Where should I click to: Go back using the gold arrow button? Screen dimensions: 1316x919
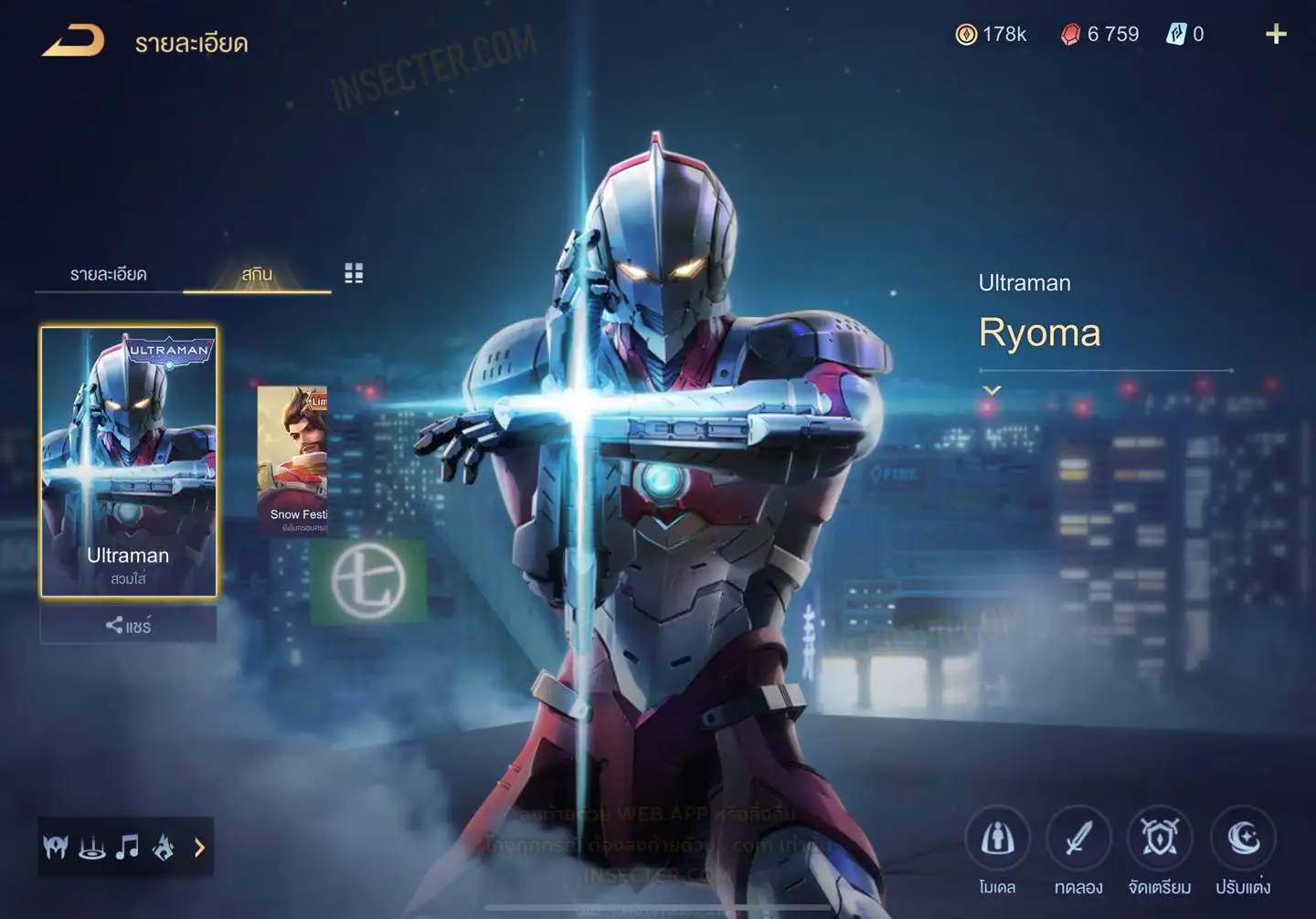73,41
